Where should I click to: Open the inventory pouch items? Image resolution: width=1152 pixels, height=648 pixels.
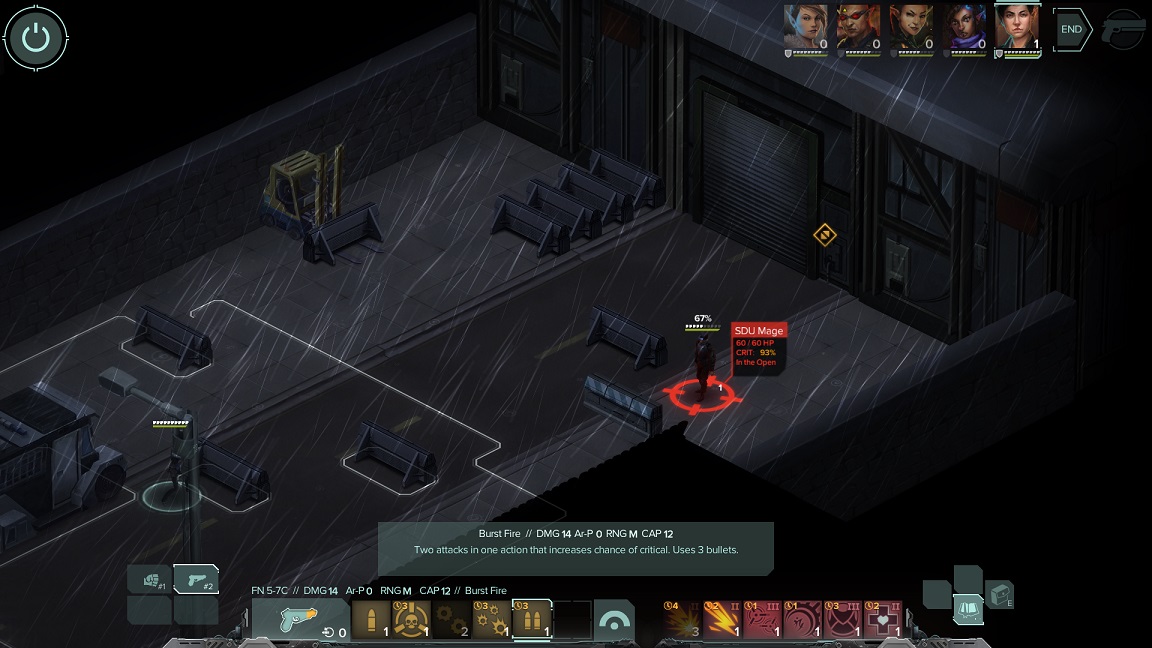(x=999, y=594)
